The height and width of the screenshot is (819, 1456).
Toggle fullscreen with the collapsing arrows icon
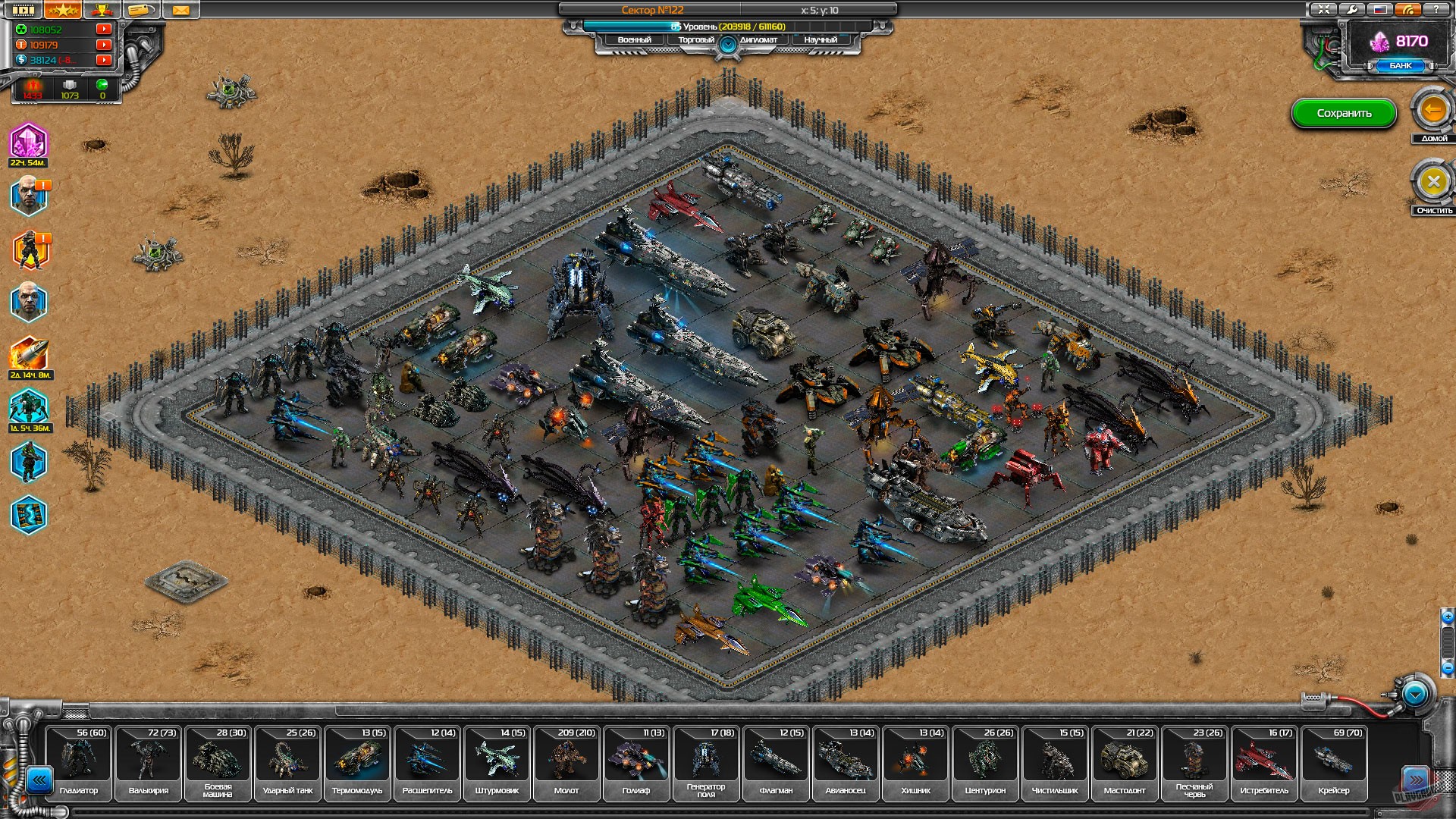pos(1324,9)
